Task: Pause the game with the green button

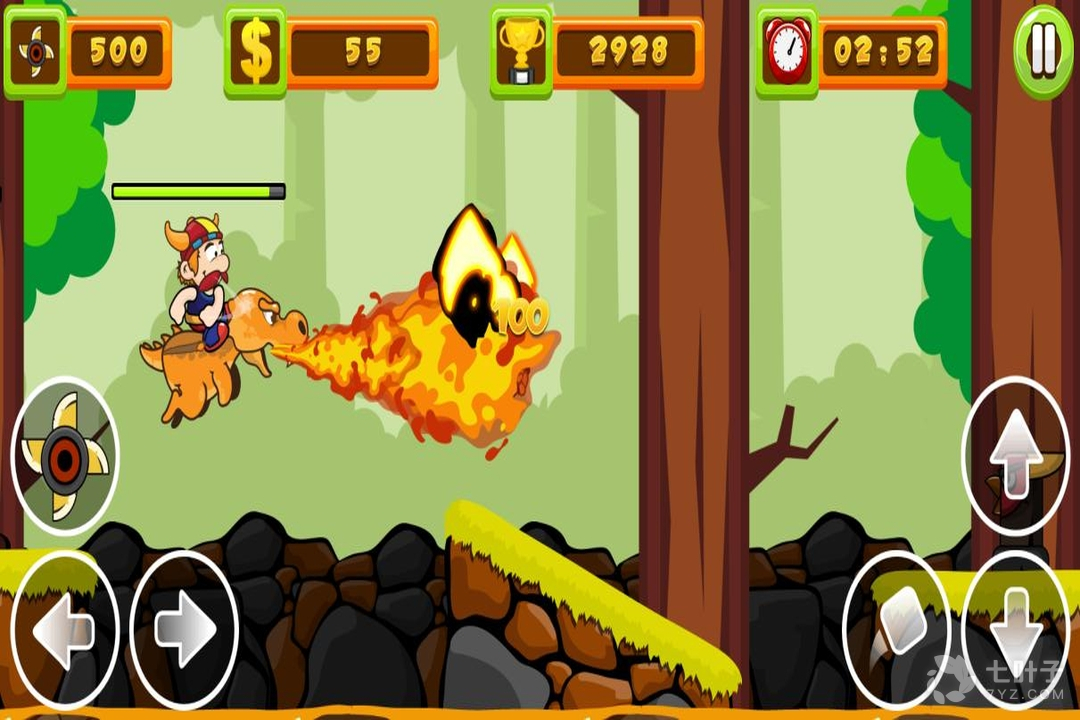Action: 1043,52
